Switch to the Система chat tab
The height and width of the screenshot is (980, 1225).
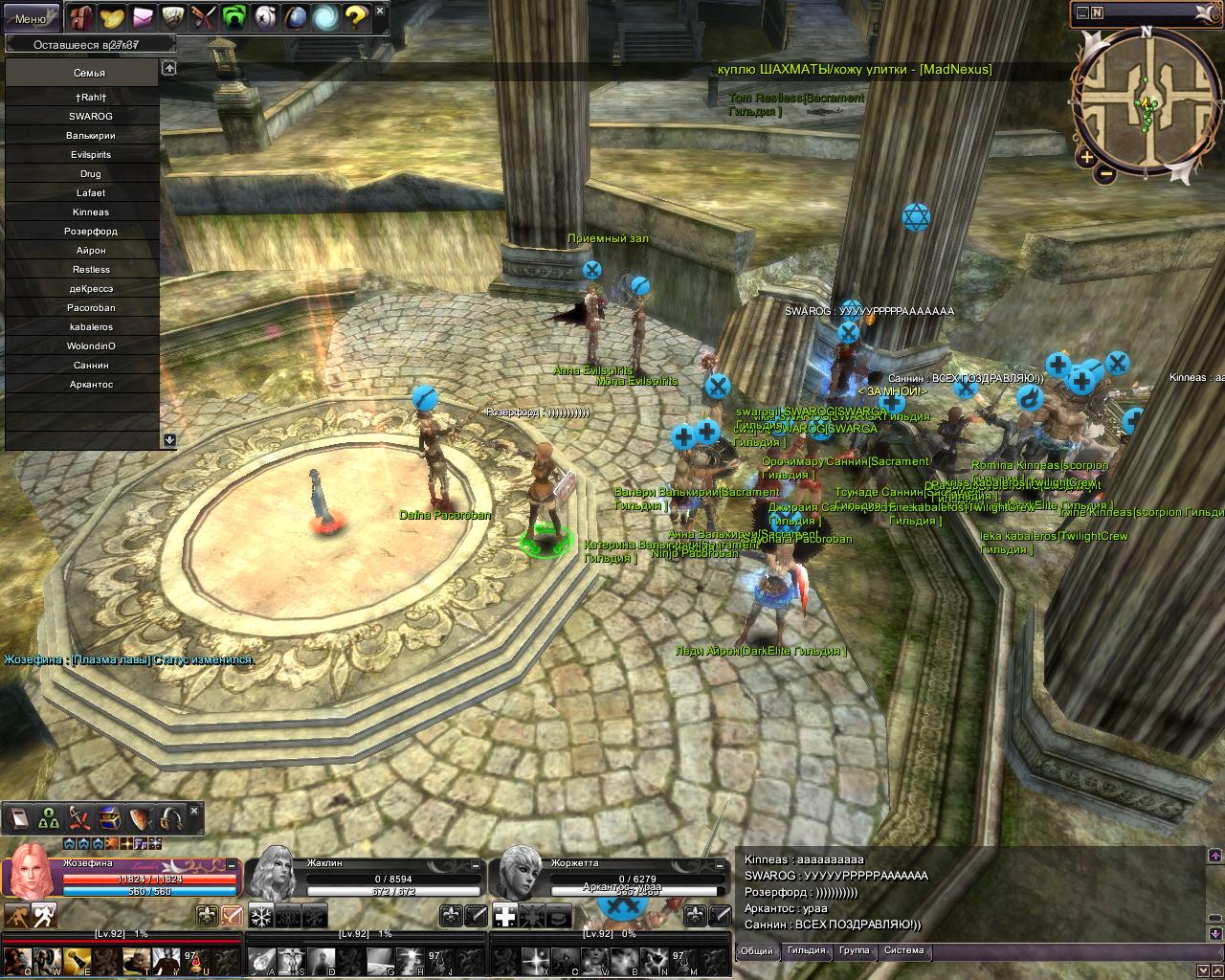click(x=904, y=951)
